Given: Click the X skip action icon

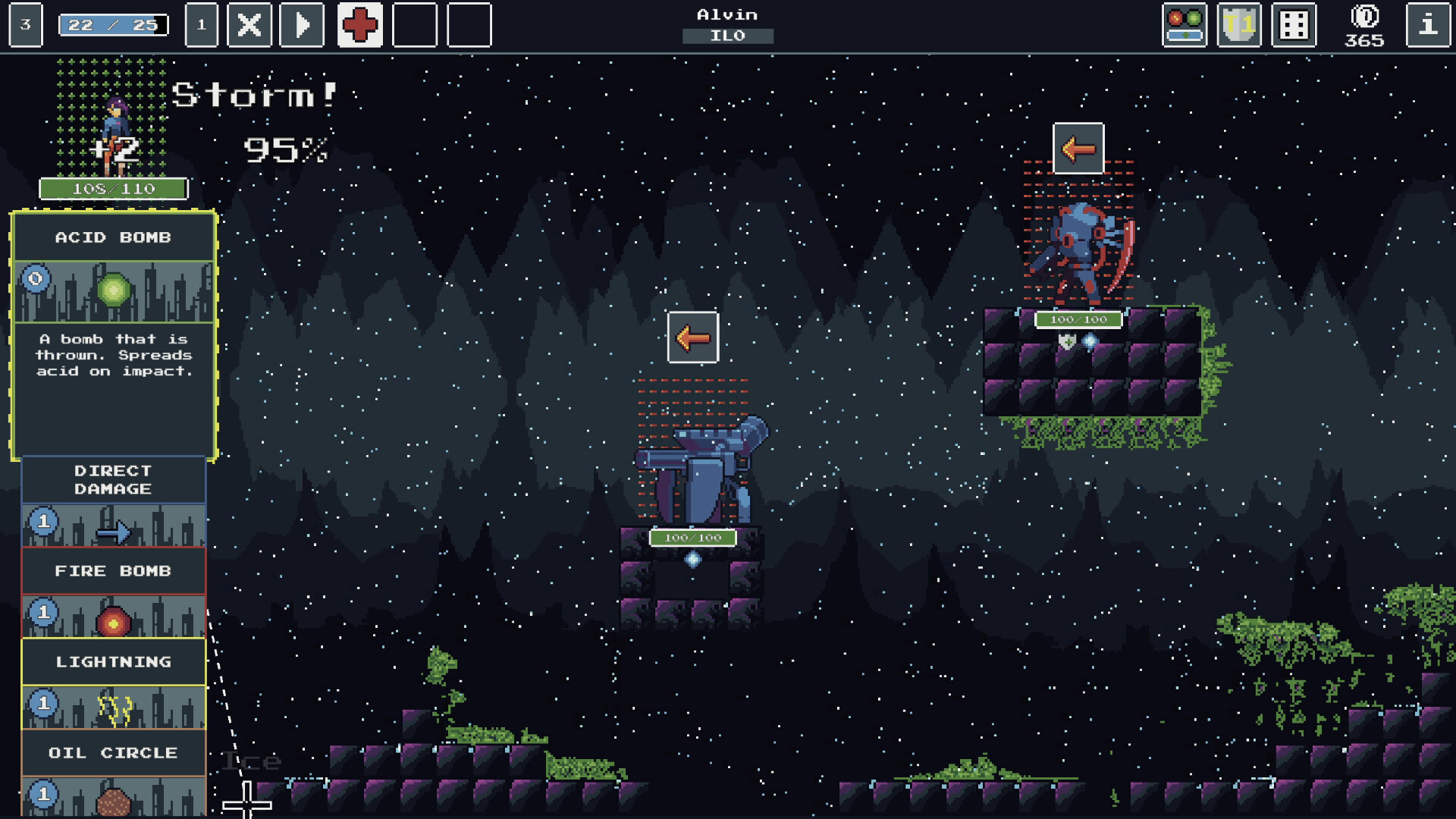Looking at the screenshot, I should click(x=249, y=24).
